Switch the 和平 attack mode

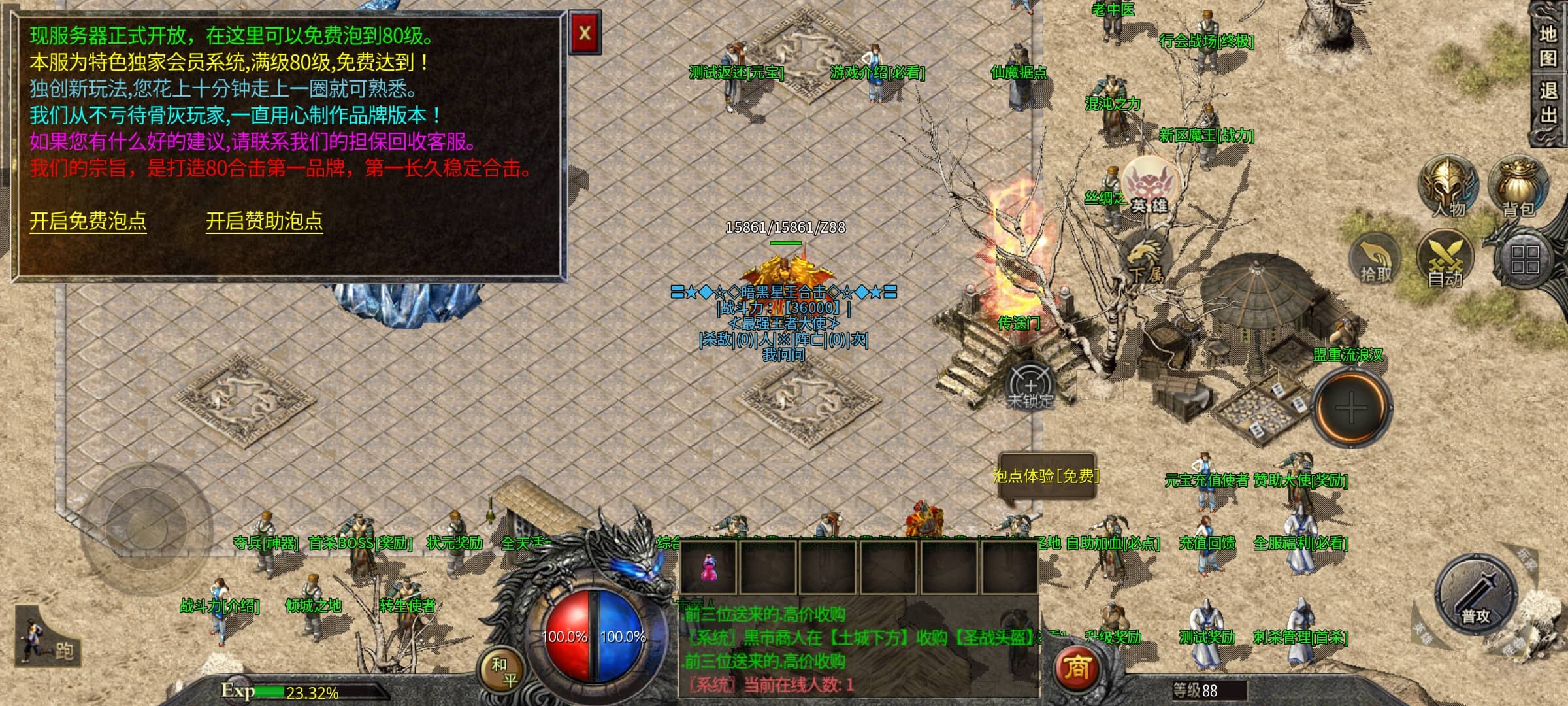(x=504, y=671)
